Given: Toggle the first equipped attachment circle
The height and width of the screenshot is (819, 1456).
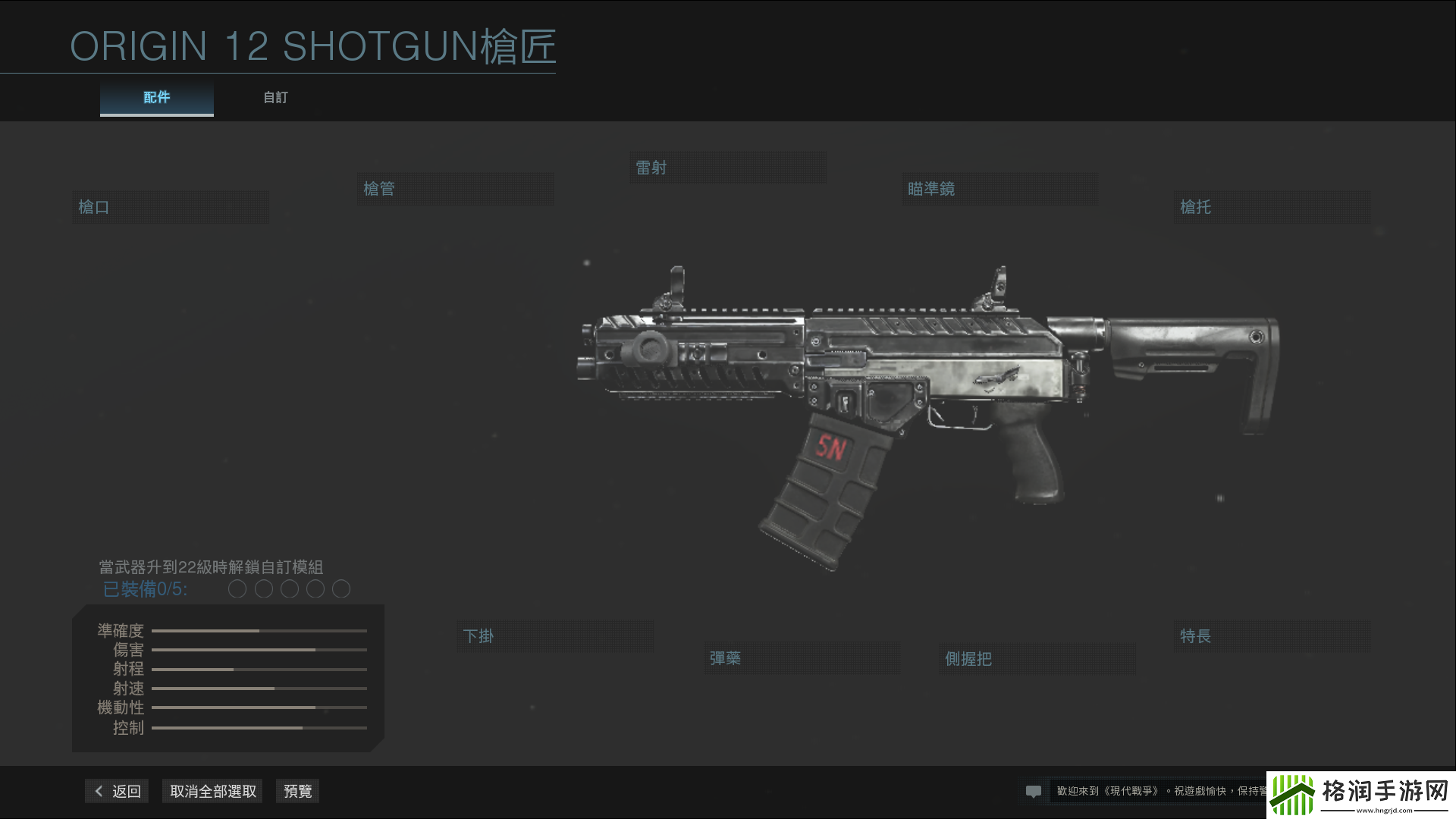Looking at the screenshot, I should (x=237, y=588).
